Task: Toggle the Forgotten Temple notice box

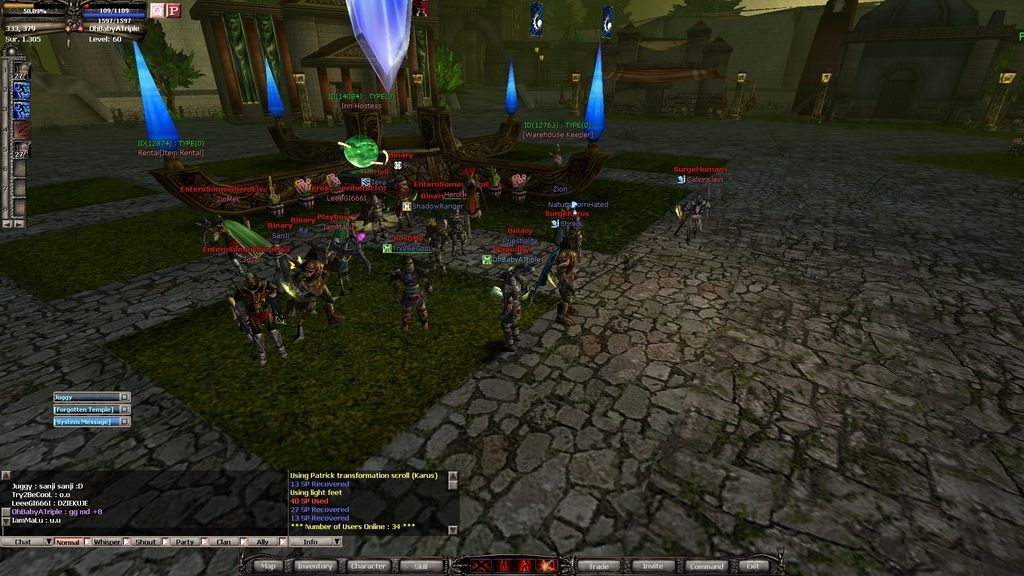Action: tap(124, 409)
